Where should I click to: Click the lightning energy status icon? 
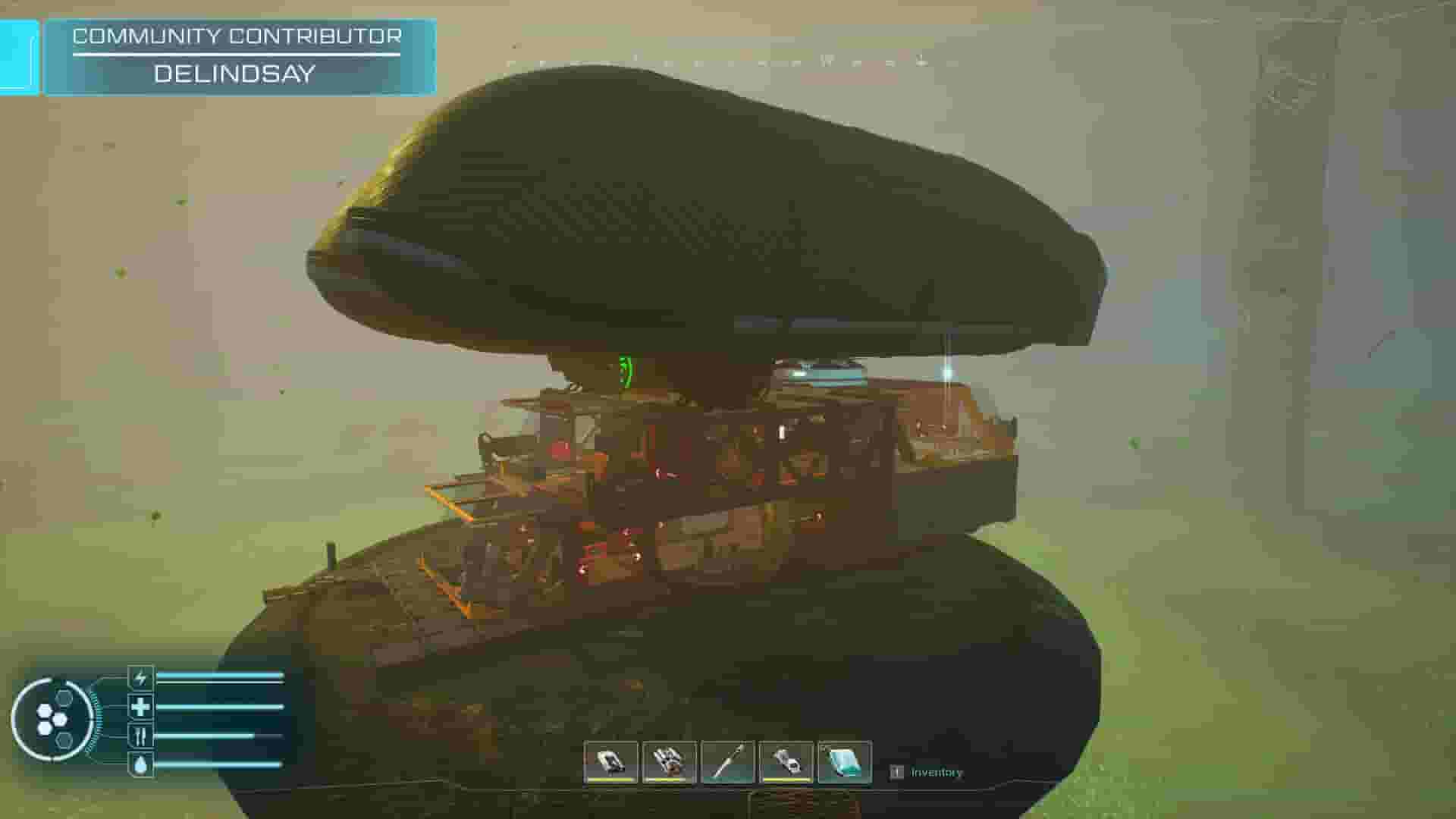(141, 677)
